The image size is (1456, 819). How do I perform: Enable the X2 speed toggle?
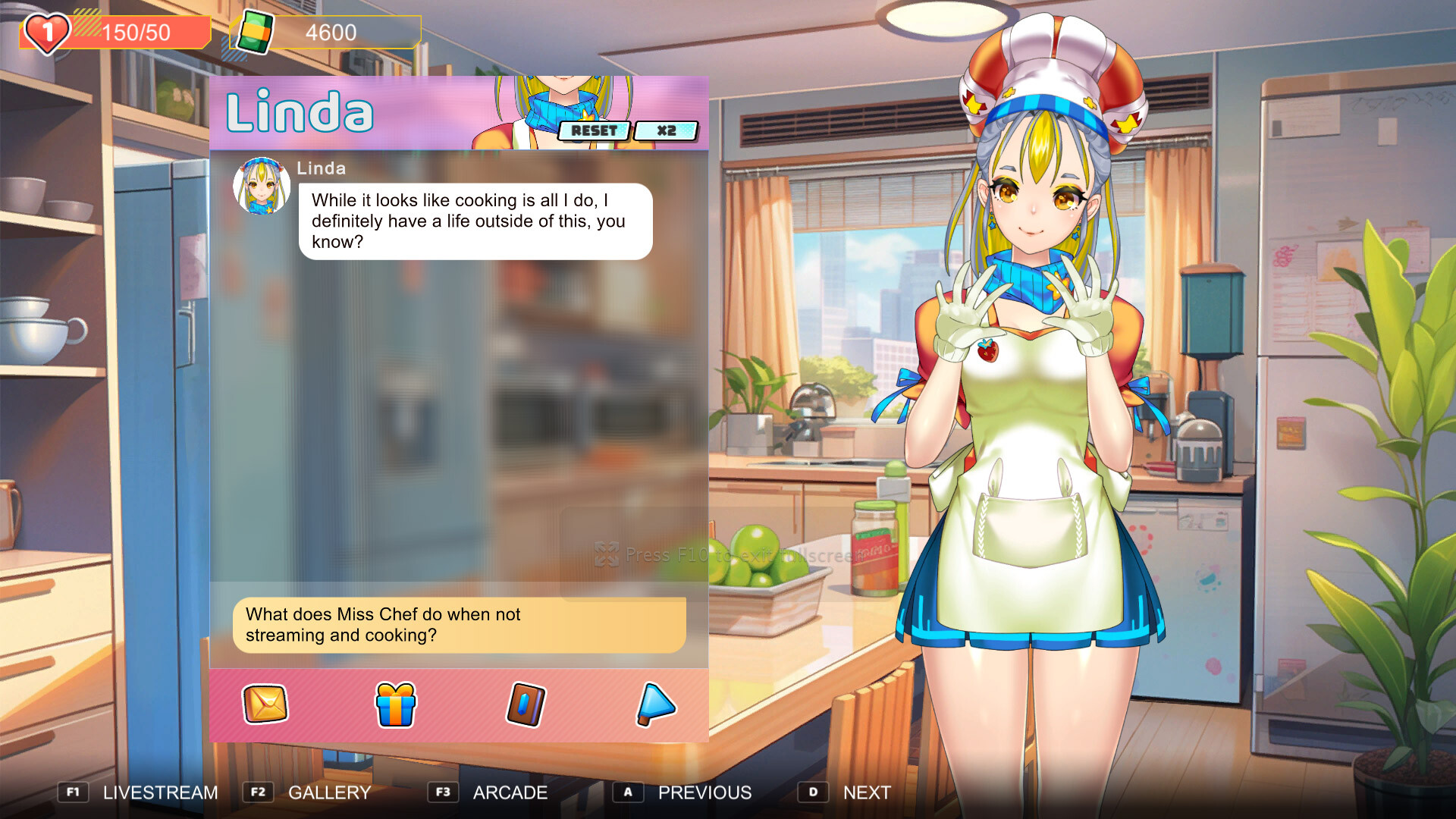(667, 130)
